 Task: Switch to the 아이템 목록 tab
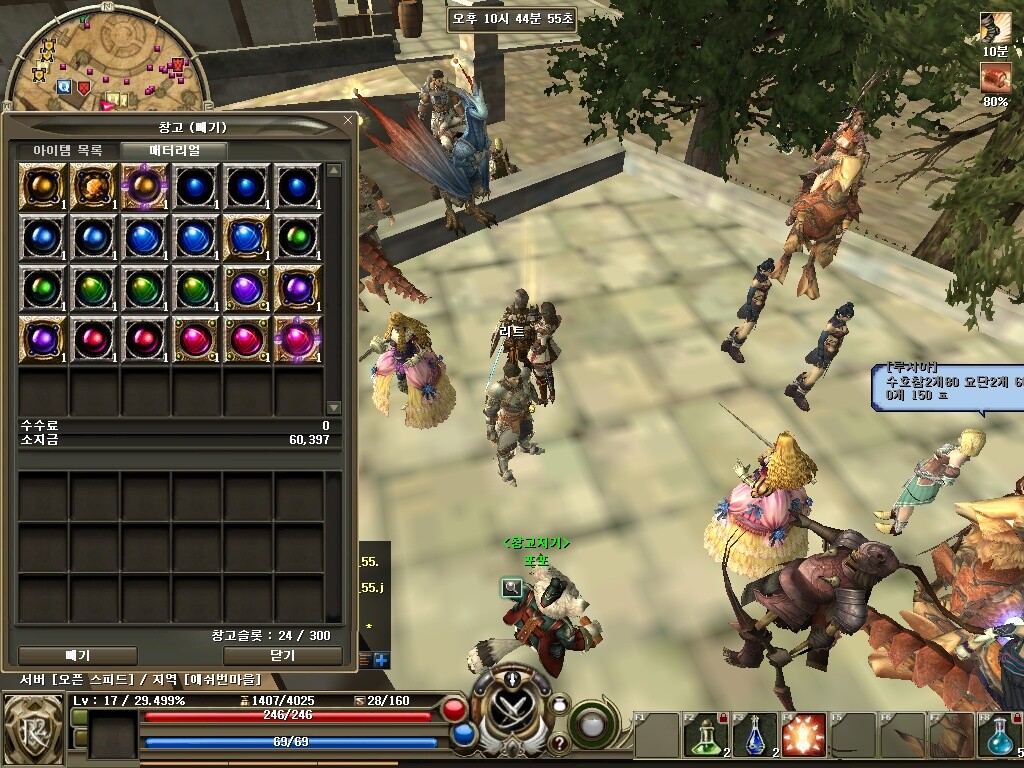tap(68, 150)
